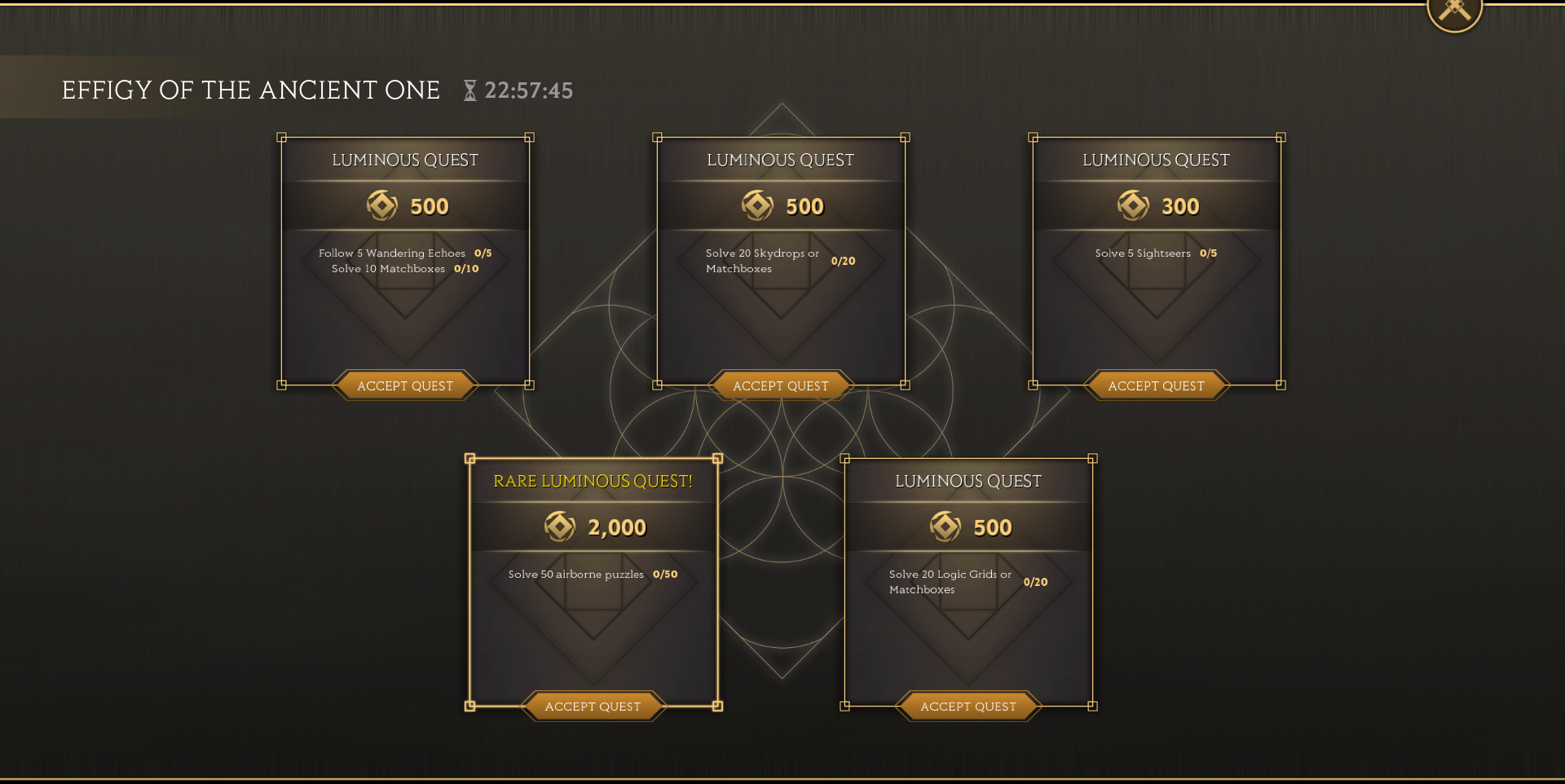Click the 0/5 Sightseers progress counter
Screen dimensions: 1565x784
(1208, 253)
